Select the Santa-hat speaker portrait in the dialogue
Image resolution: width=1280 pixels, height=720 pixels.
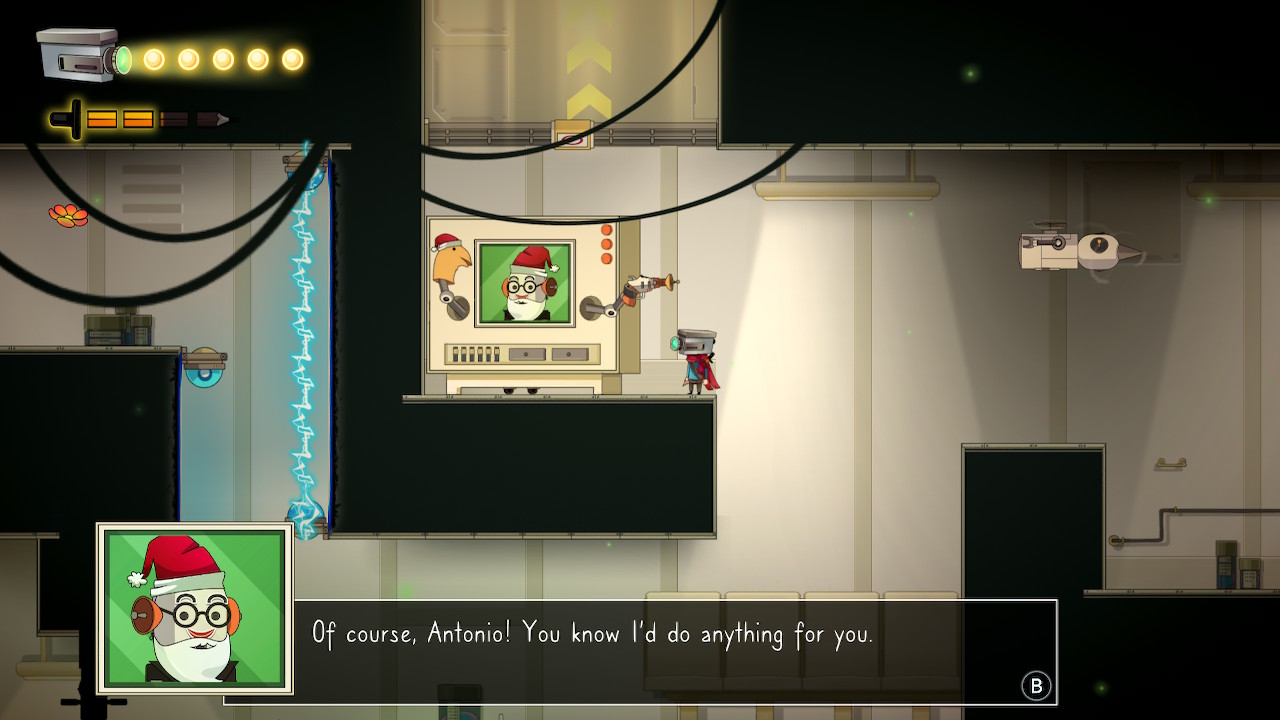coord(195,608)
